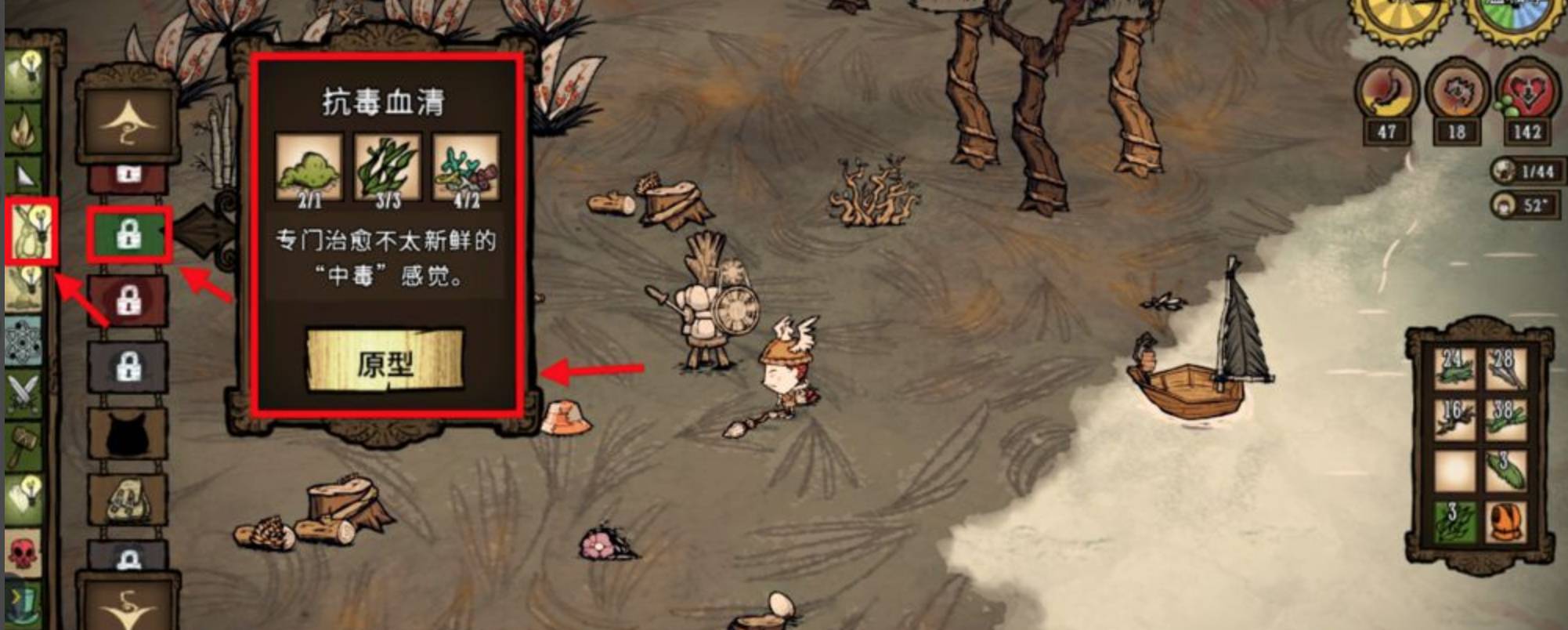Screen dimensions: 1568x630
Task: Open the crossed swords fight tab
Action: pyautogui.click(x=24, y=392)
